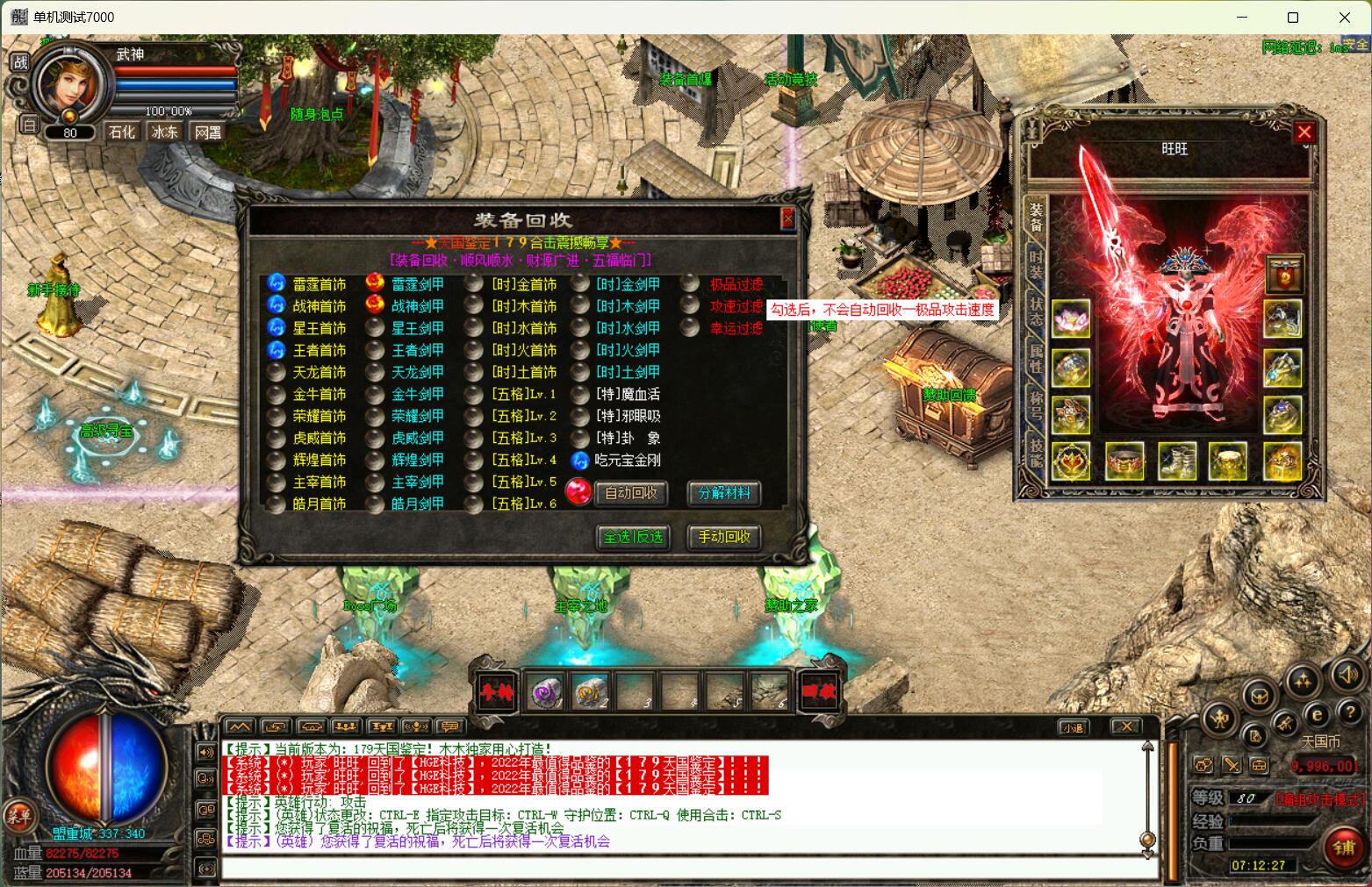Open the 分解材料 material breakdown
Viewport: 1372px width, 887px height.
[x=724, y=493]
